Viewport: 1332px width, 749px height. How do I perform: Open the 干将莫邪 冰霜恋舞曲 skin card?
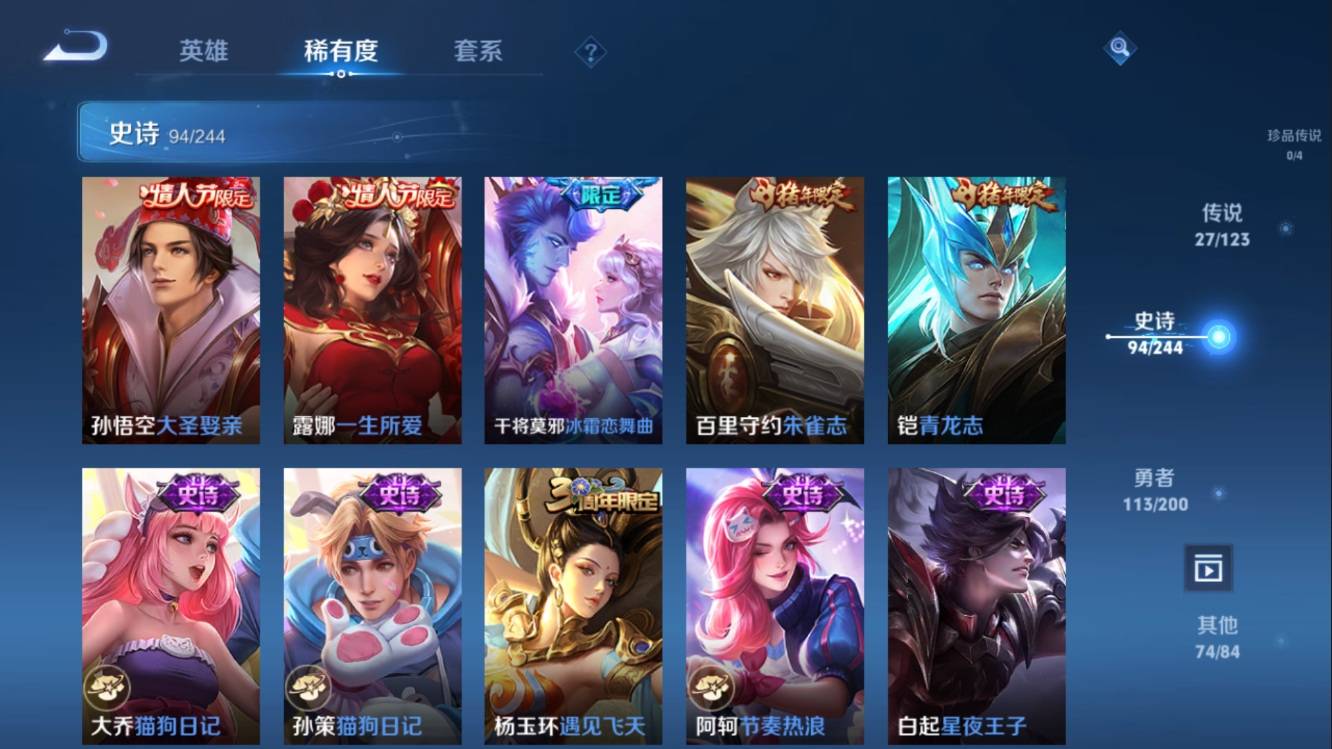pyautogui.click(x=573, y=310)
